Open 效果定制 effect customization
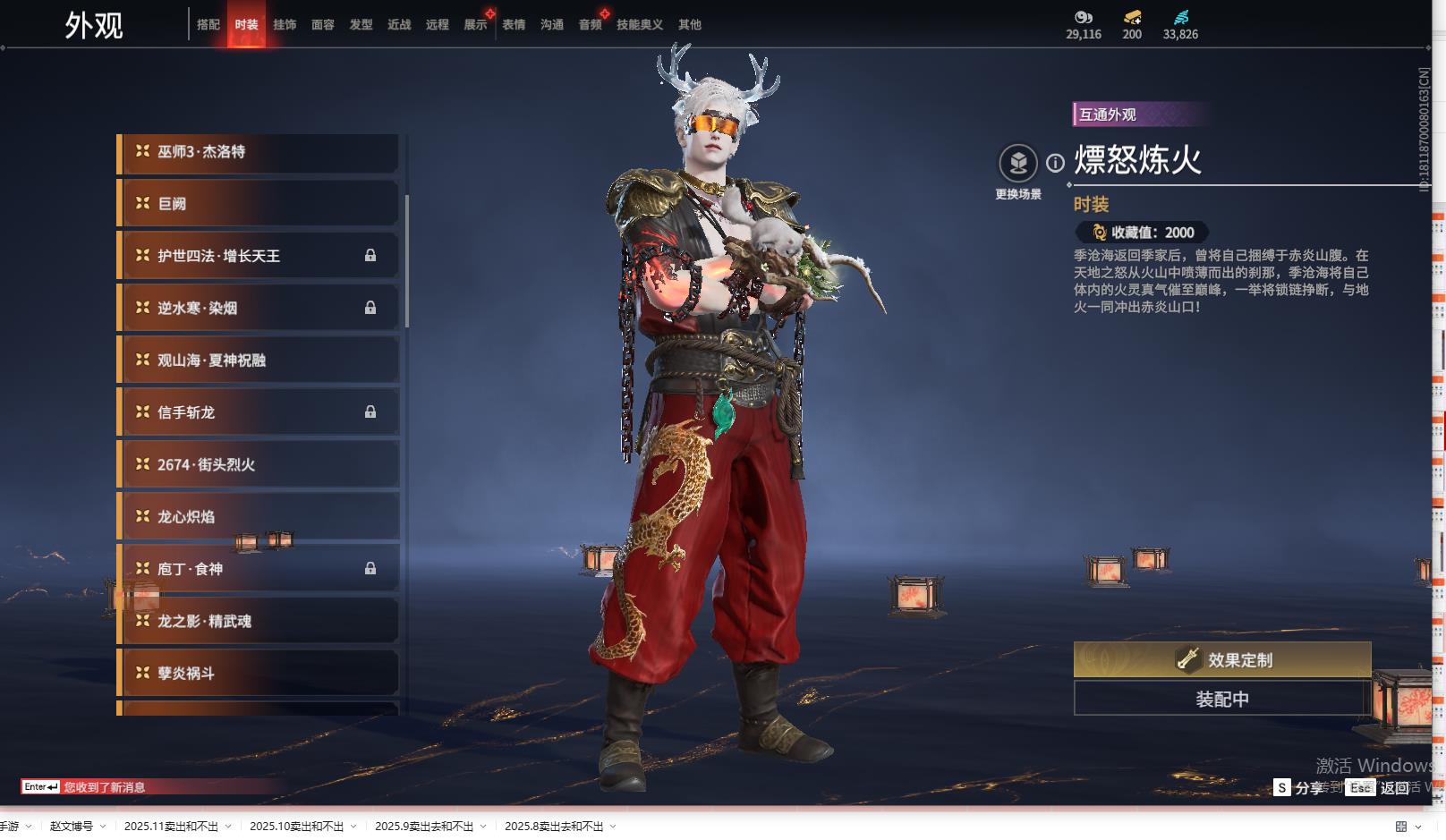Viewport: 1446px width, 840px height. tap(1222, 660)
